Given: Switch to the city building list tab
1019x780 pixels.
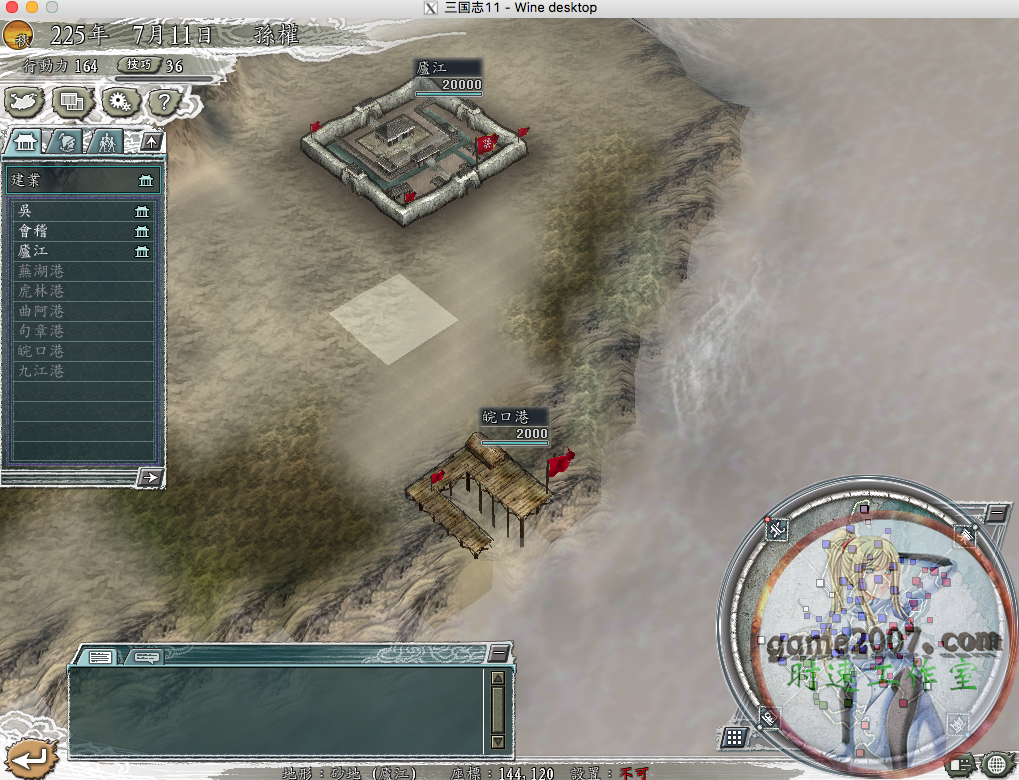Looking at the screenshot, I should (x=25, y=142).
